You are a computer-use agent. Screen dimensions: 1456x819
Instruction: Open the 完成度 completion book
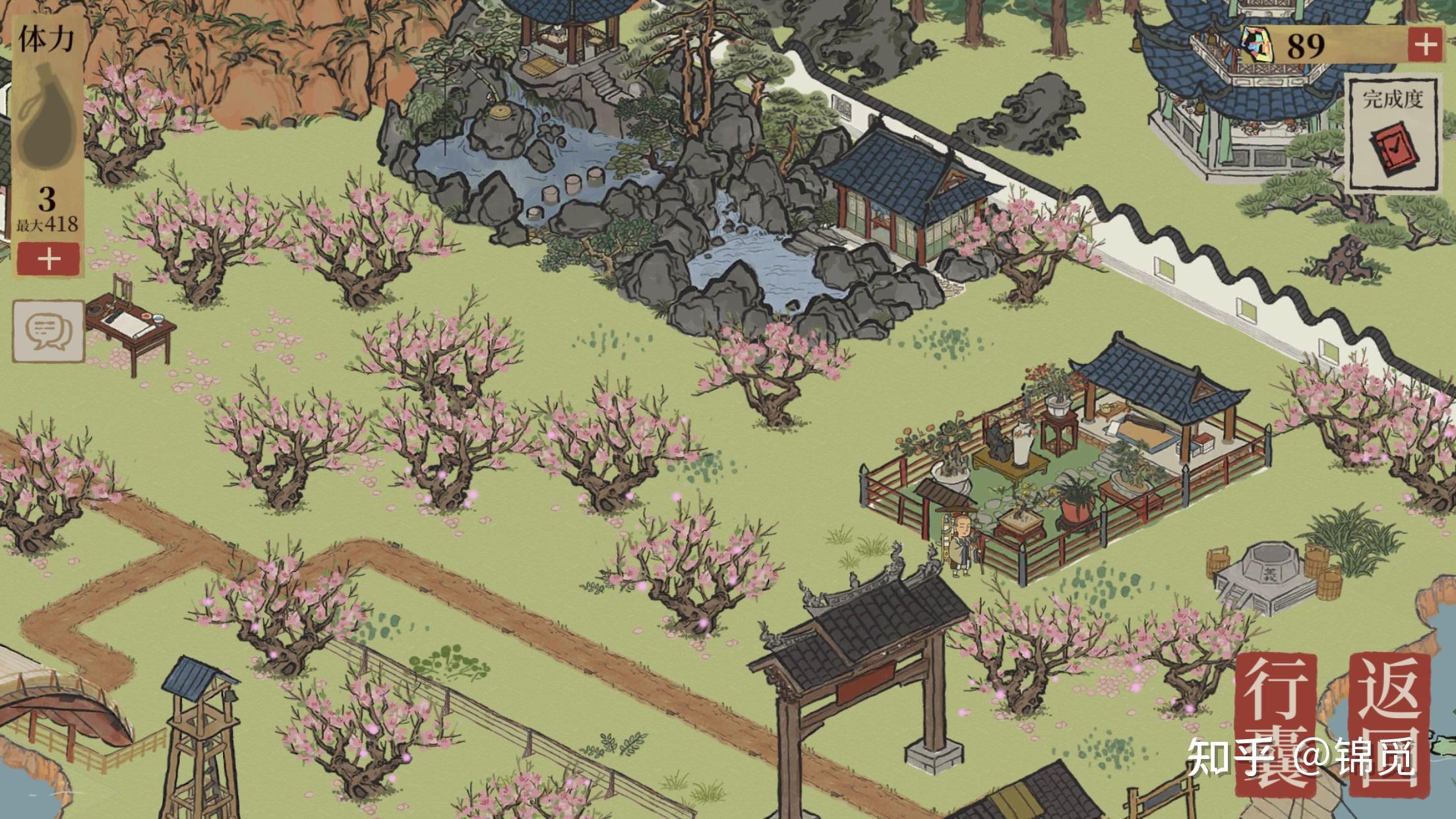pyautogui.click(x=1392, y=136)
